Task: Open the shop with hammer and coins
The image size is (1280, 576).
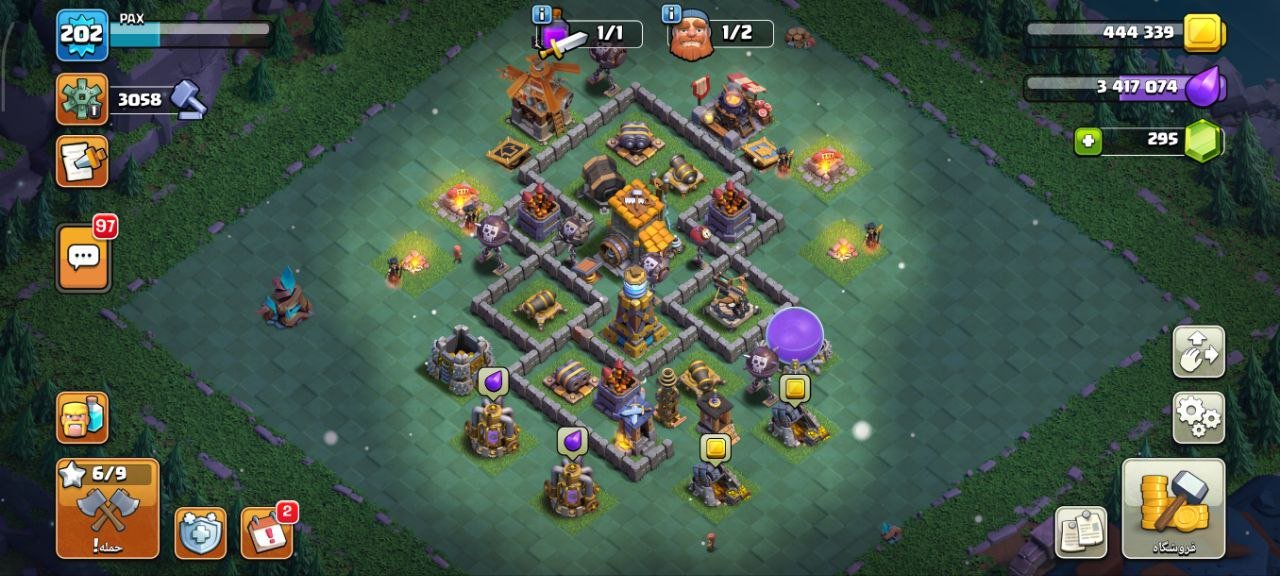Action: tap(1173, 508)
